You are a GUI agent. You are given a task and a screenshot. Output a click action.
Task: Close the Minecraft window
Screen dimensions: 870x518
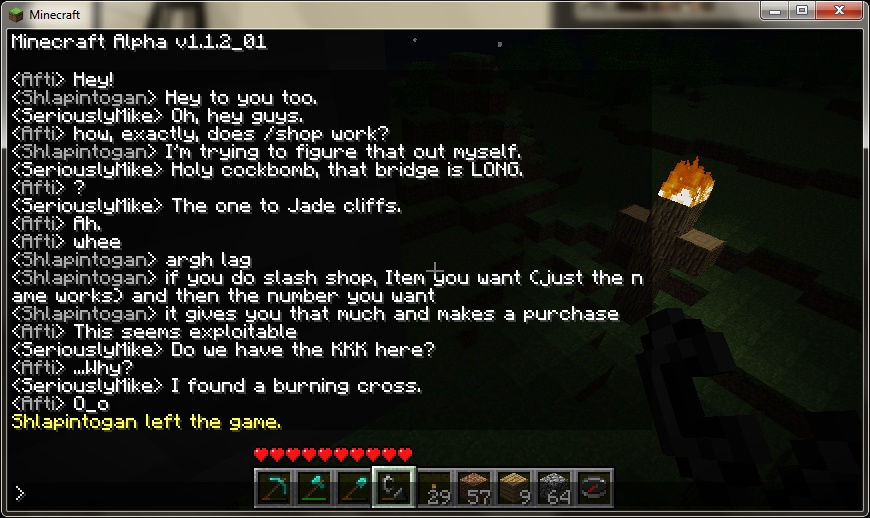tap(838, 10)
